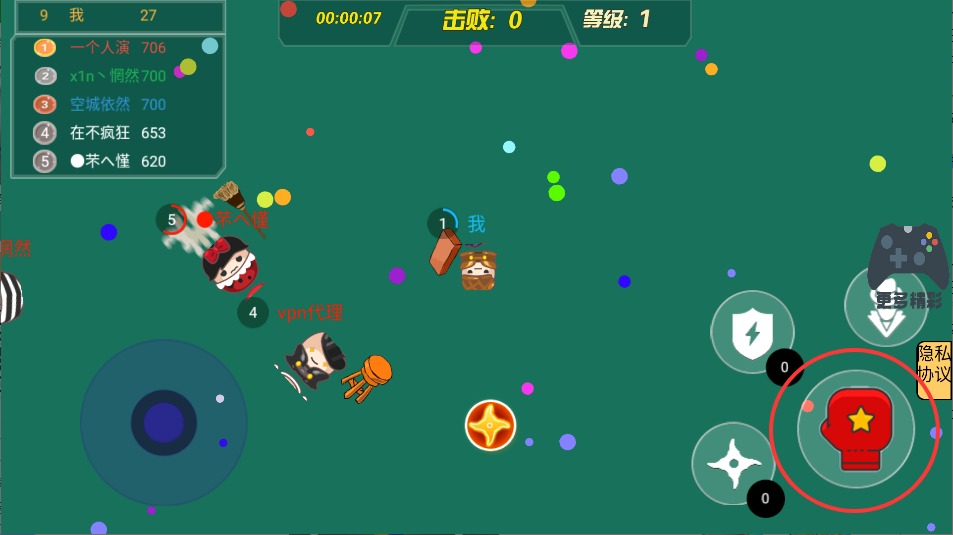Viewport: 953px width, 535px height.
Task: Use the white shuriken throw skill
Action: point(733,463)
